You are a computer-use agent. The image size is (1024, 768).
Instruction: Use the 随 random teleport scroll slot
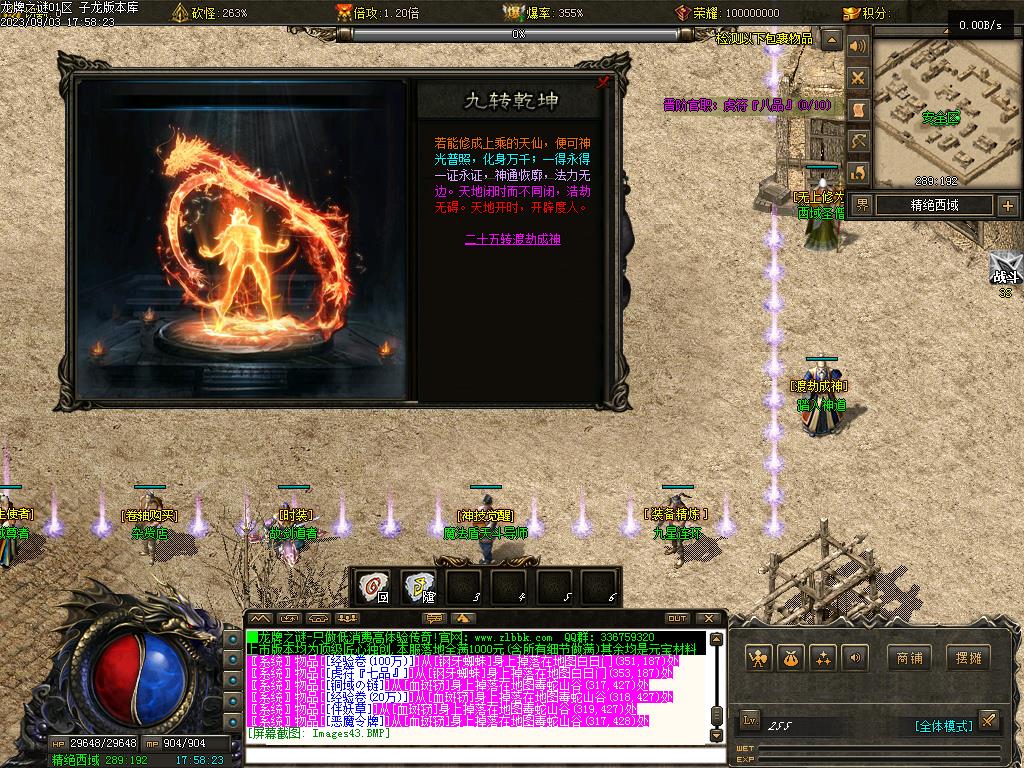point(419,587)
